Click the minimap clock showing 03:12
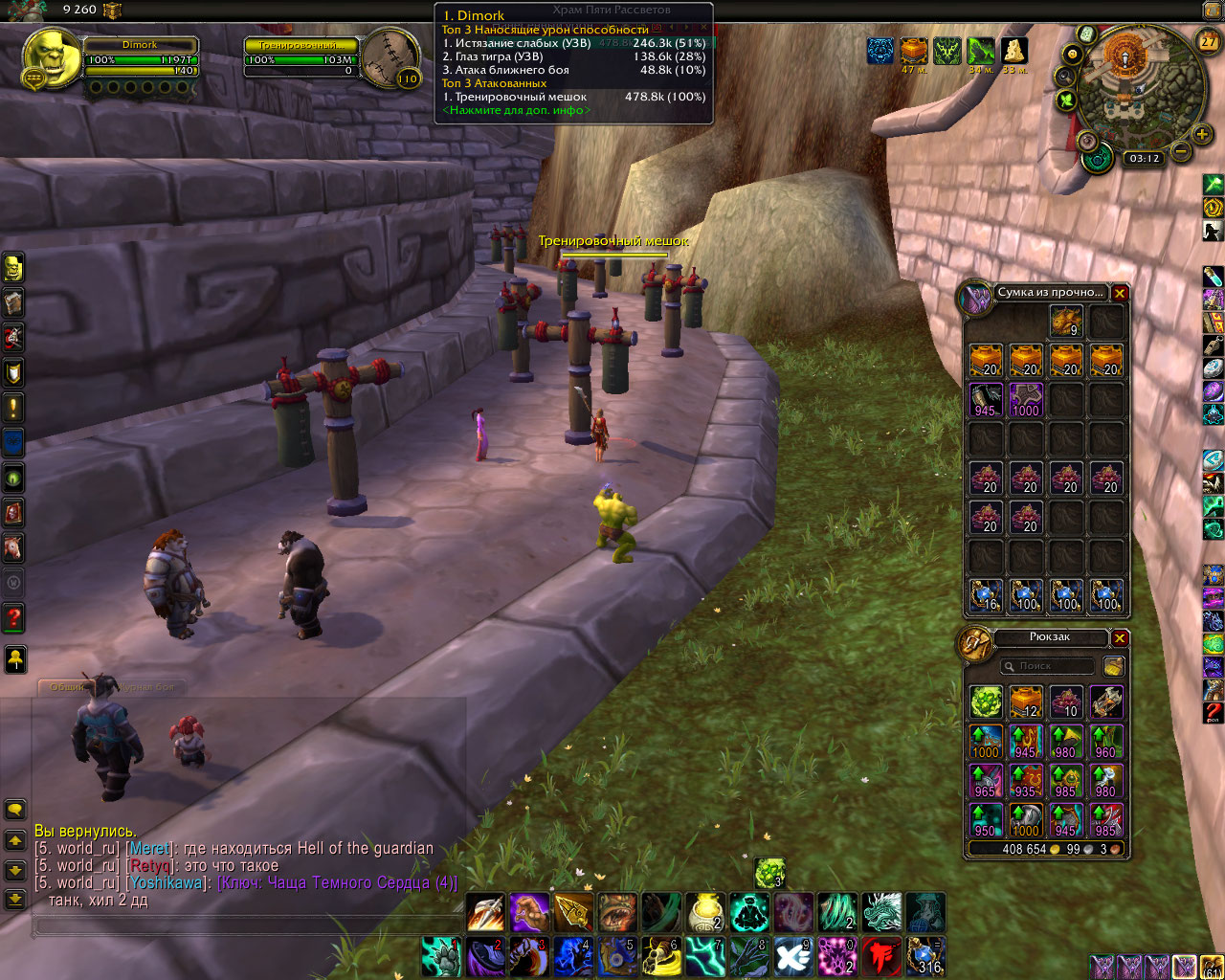The width and height of the screenshot is (1225, 980). coord(1144,159)
